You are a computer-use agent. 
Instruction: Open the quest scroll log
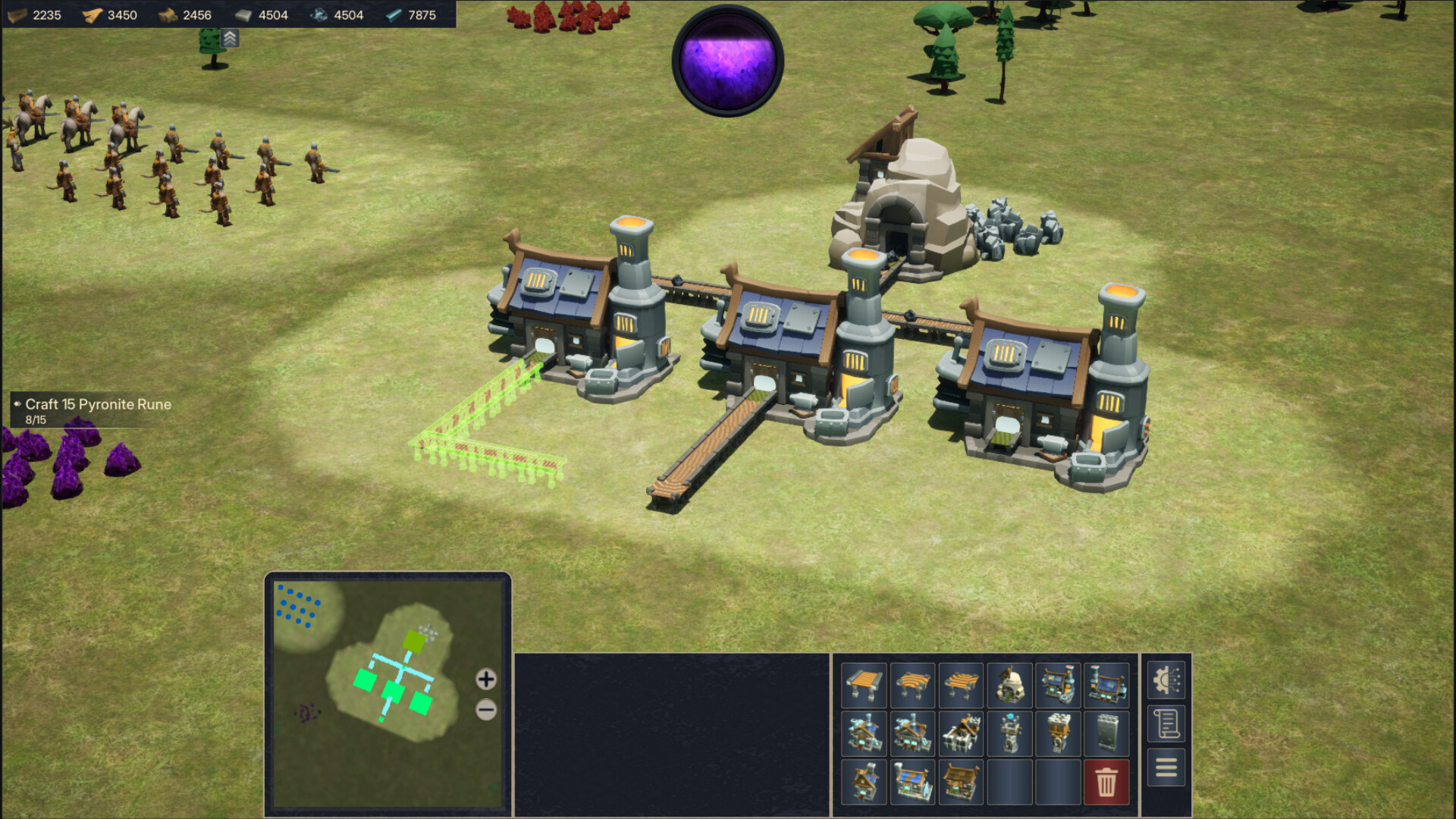tap(1166, 722)
